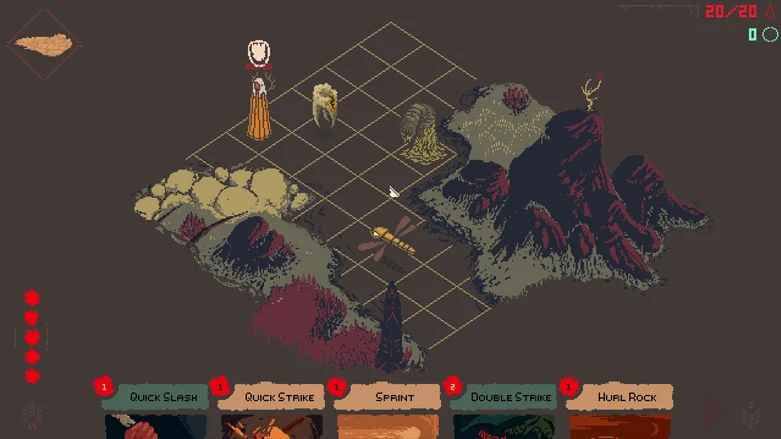This screenshot has width=781, height=439.
Task: Select the Quick Slash card
Action: (155, 398)
